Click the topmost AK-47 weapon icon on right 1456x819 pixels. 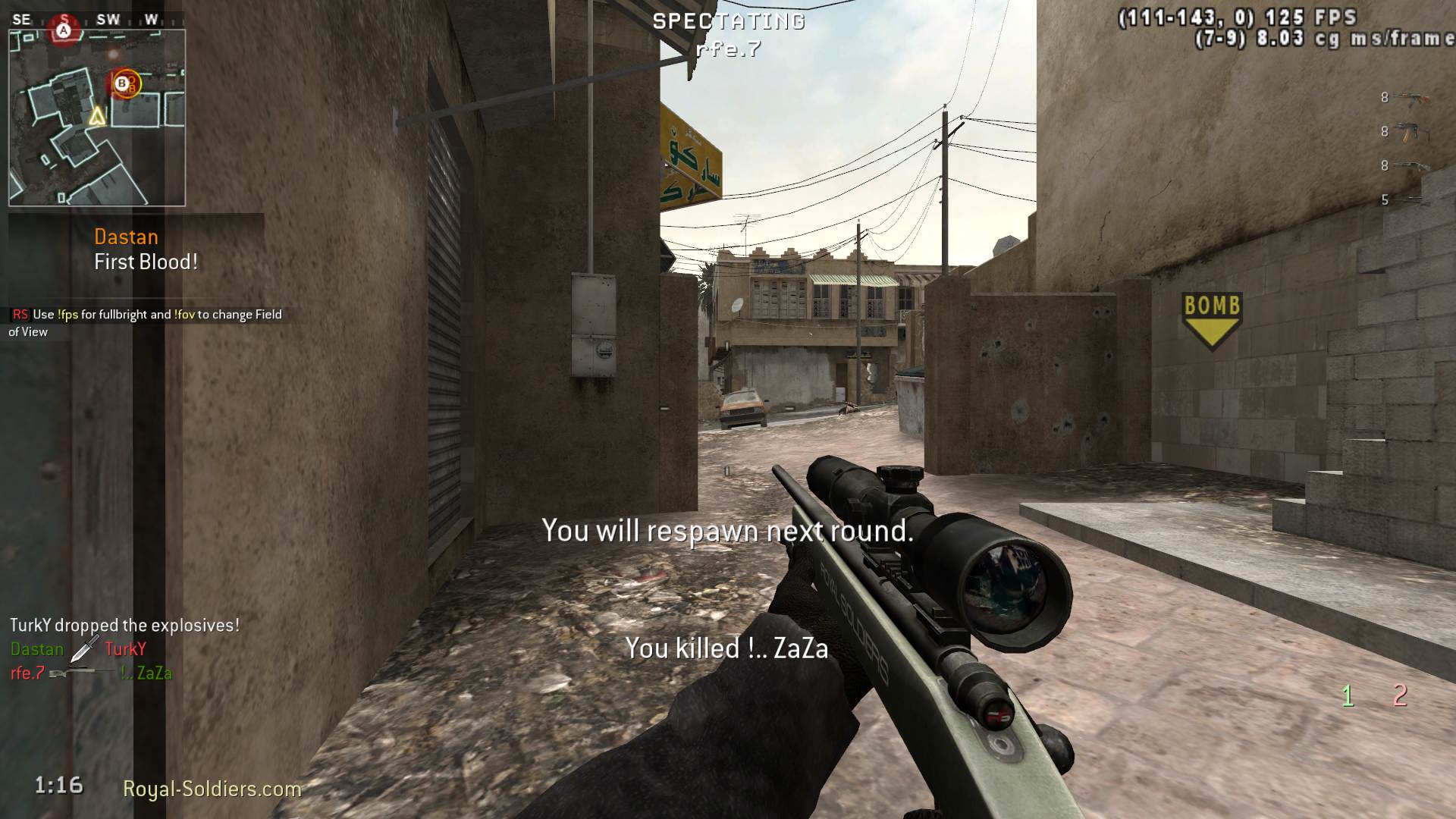1410,97
